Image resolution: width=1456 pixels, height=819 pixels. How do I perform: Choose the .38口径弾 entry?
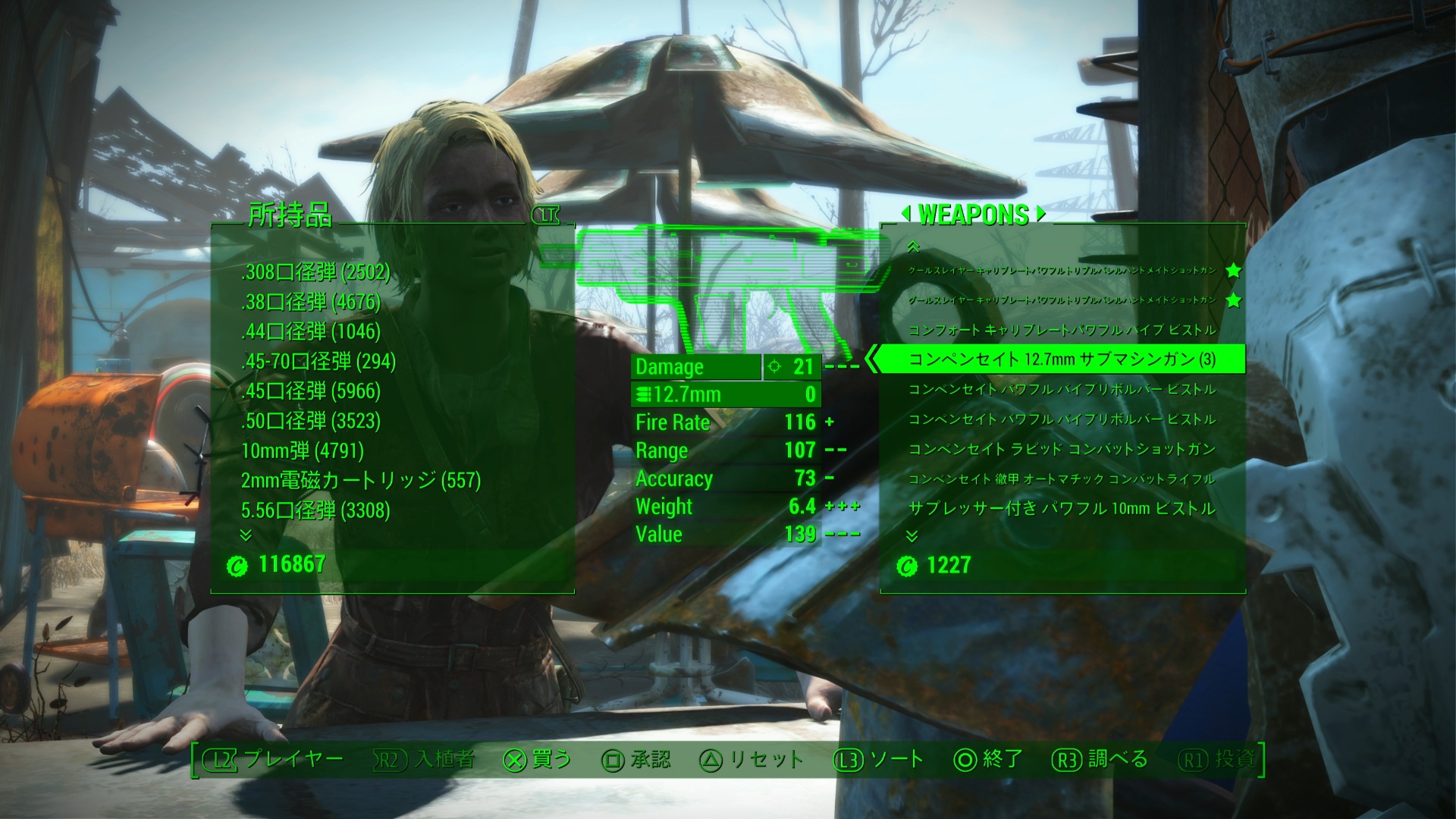[311, 302]
